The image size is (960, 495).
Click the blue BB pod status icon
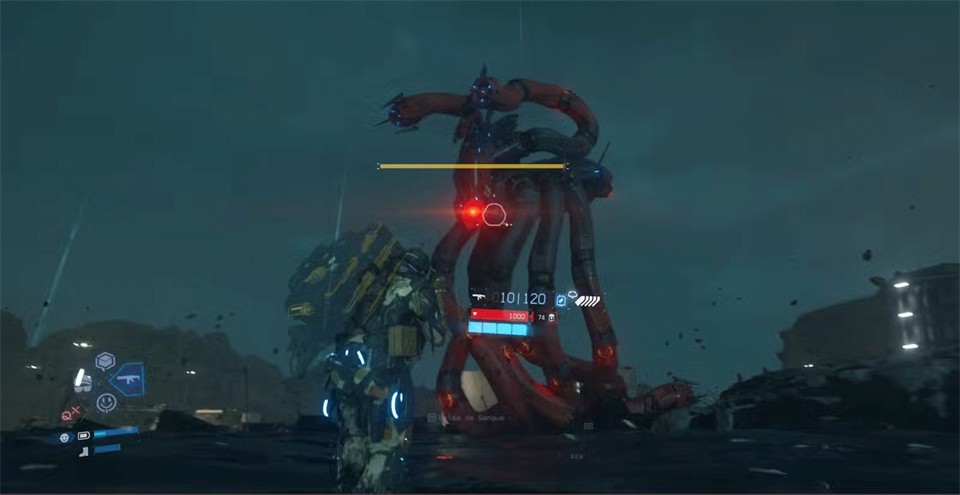point(65,437)
